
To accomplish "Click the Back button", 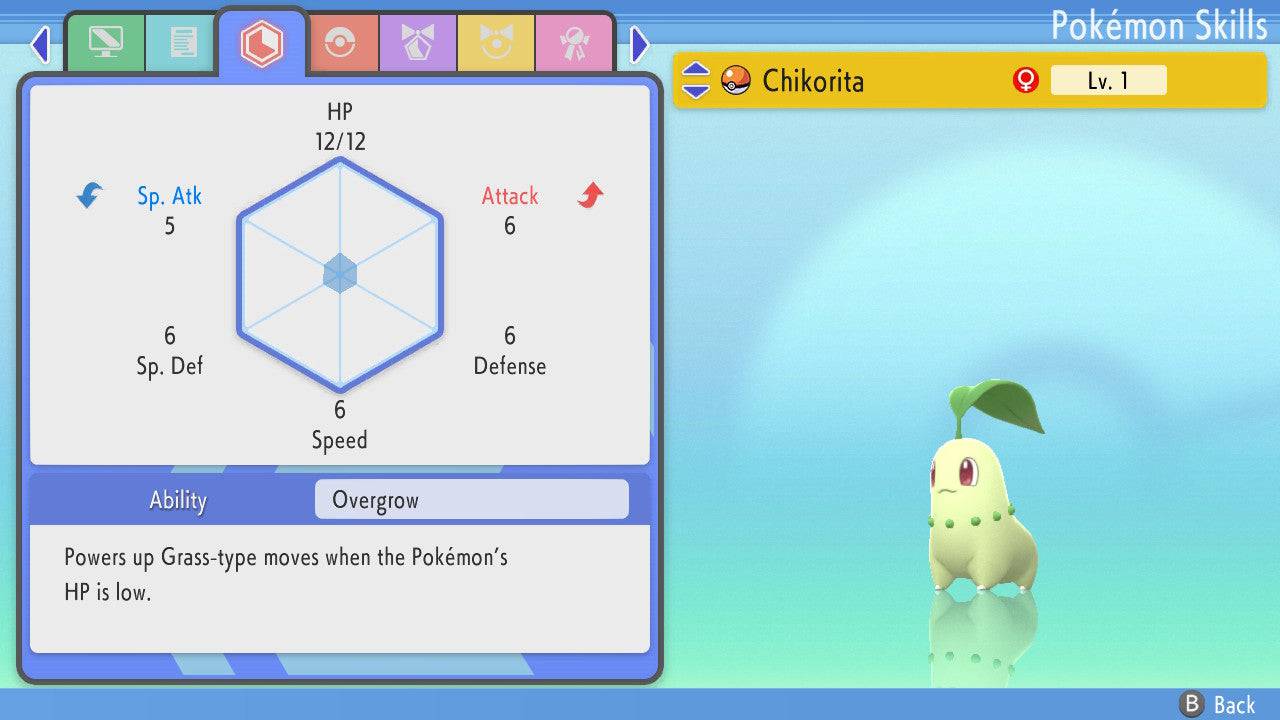I will (1218, 704).
